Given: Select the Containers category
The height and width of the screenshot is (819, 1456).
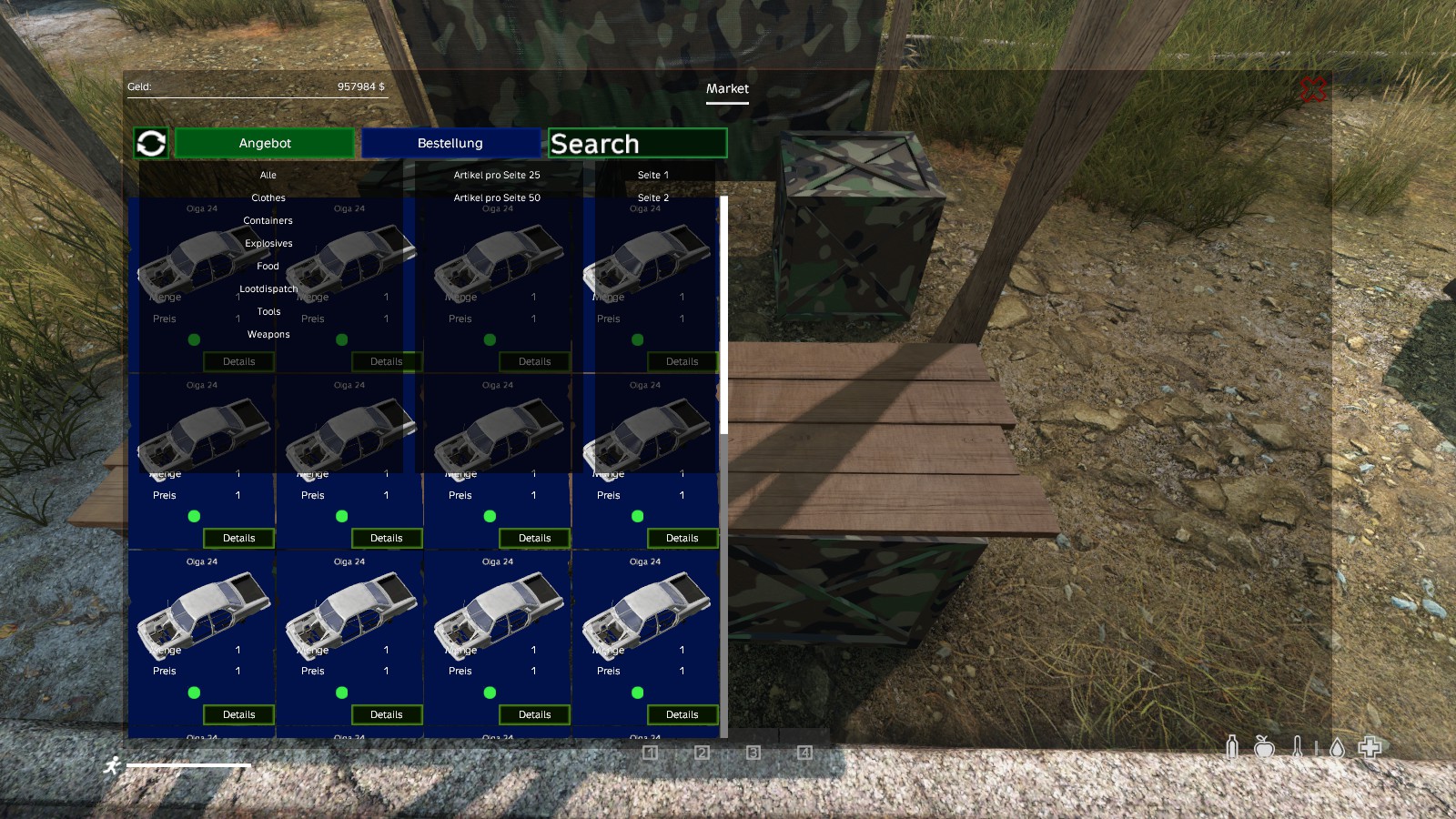Looking at the screenshot, I should (x=268, y=220).
